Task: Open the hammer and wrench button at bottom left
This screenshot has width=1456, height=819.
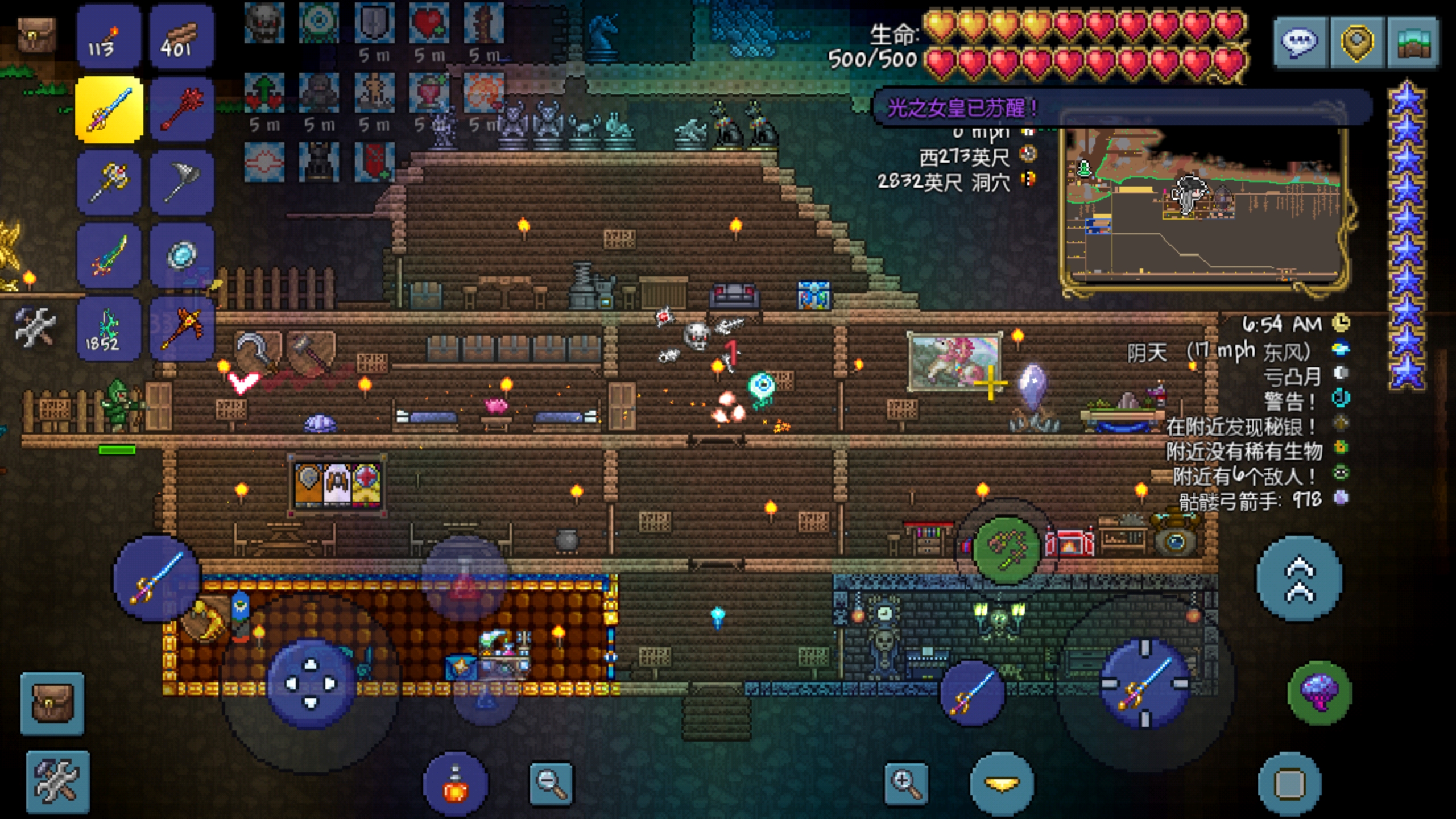Action: 57,782
